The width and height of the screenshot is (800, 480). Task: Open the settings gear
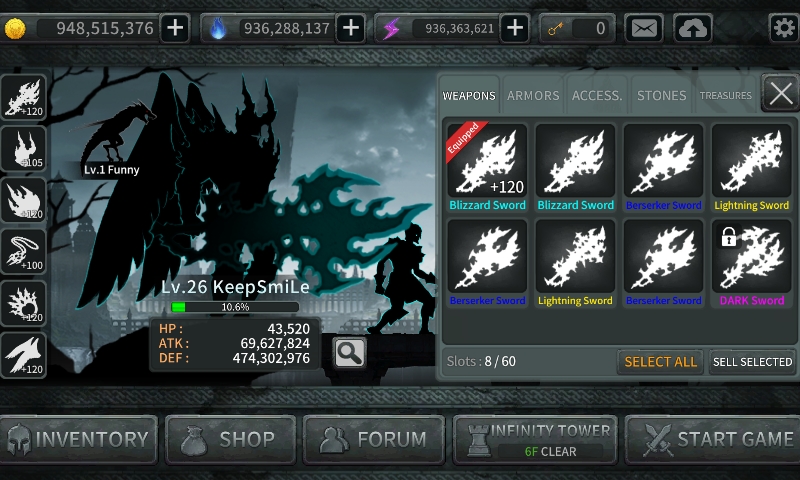pyautogui.click(x=783, y=28)
